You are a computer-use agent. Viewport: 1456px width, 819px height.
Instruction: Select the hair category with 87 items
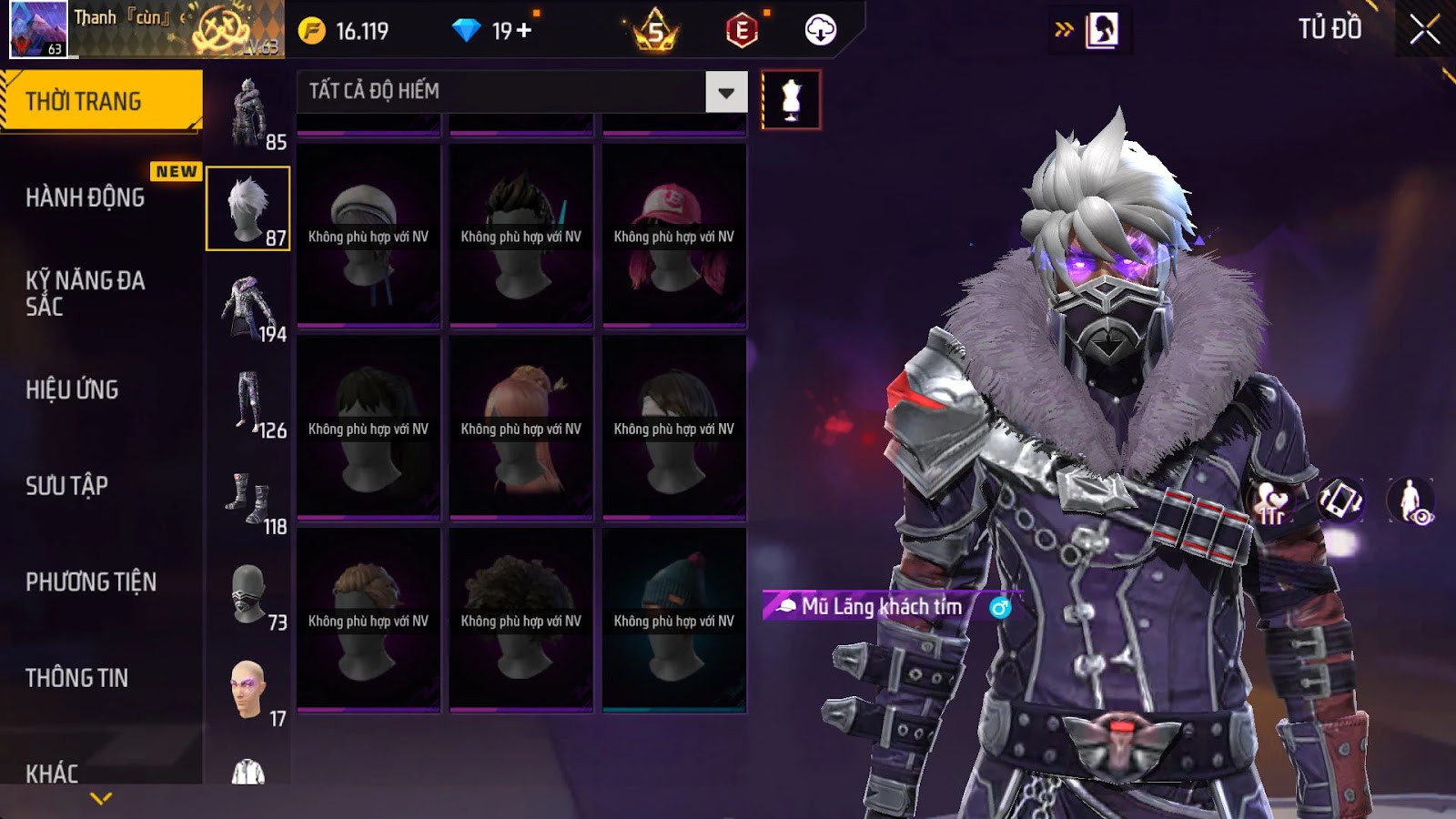tap(248, 208)
